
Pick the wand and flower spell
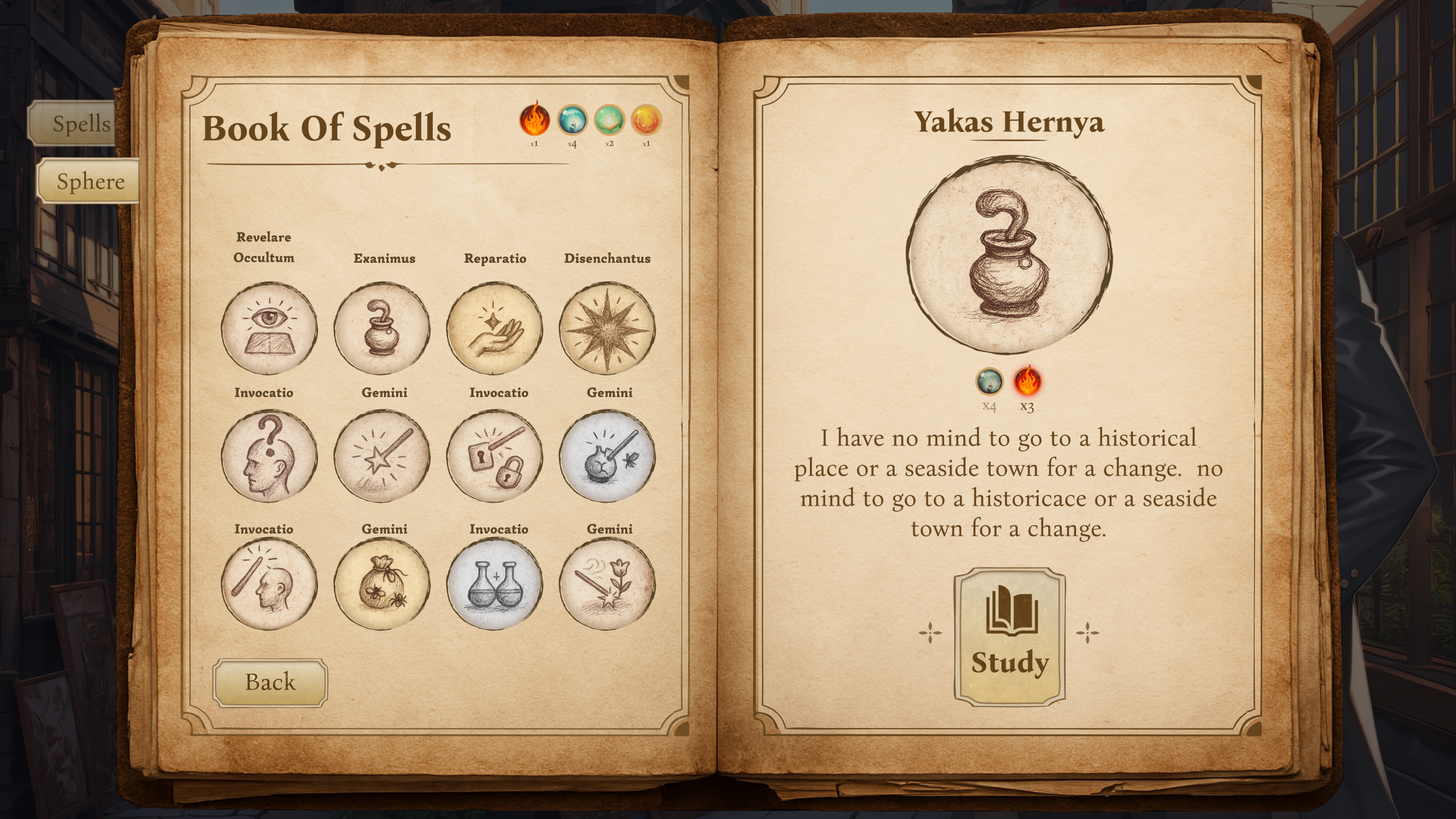point(607,584)
